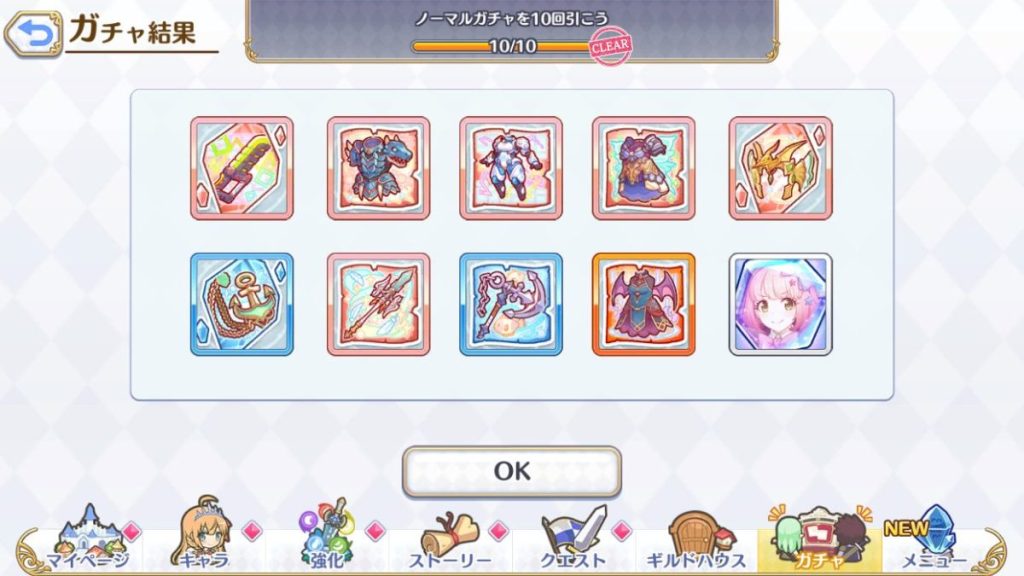Confirm the gacha results with OK
Screen dimensions: 1024x576
tap(511, 471)
